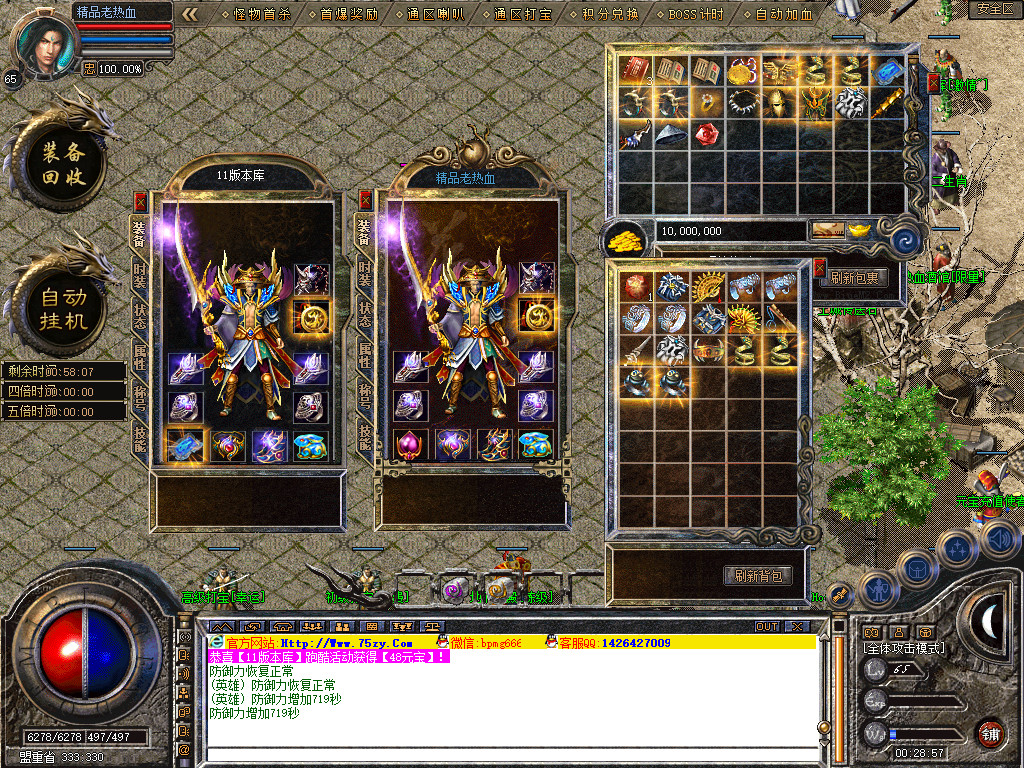
Task: Click the OUT button on chat window
Action: pos(766,626)
